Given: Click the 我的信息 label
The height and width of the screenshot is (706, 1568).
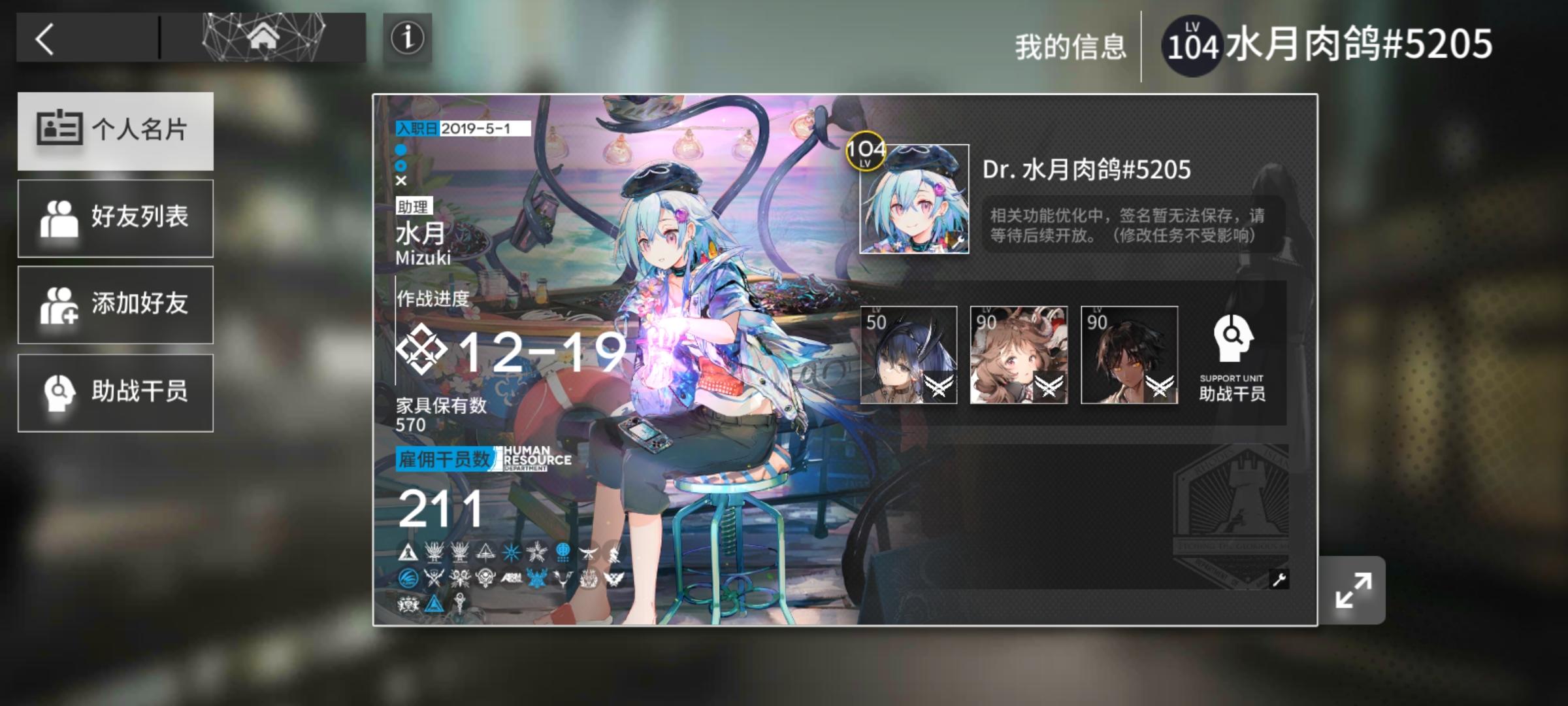Looking at the screenshot, I should [x=1071, y=42].
